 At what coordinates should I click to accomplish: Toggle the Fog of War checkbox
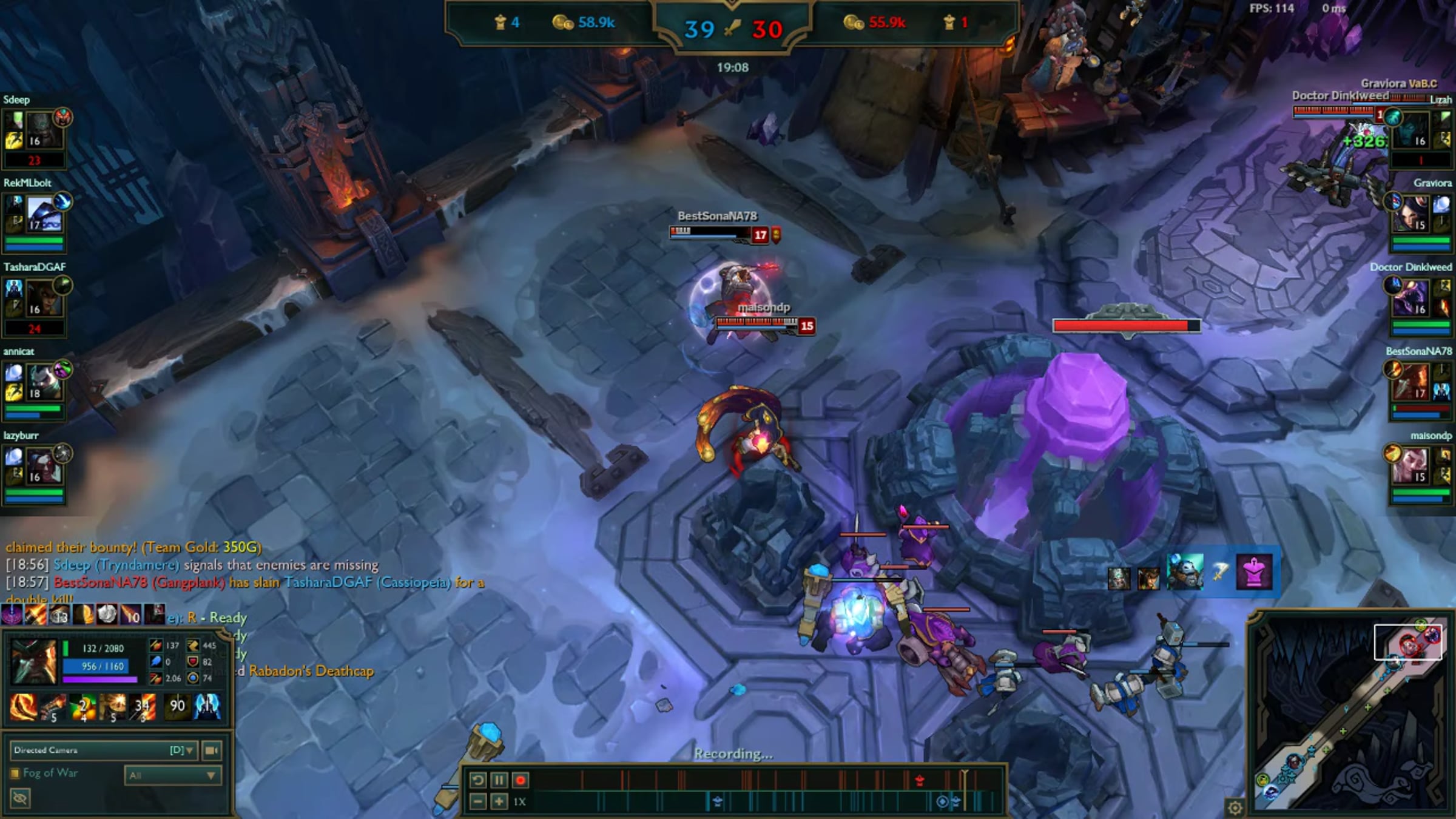tap(15, 773)
